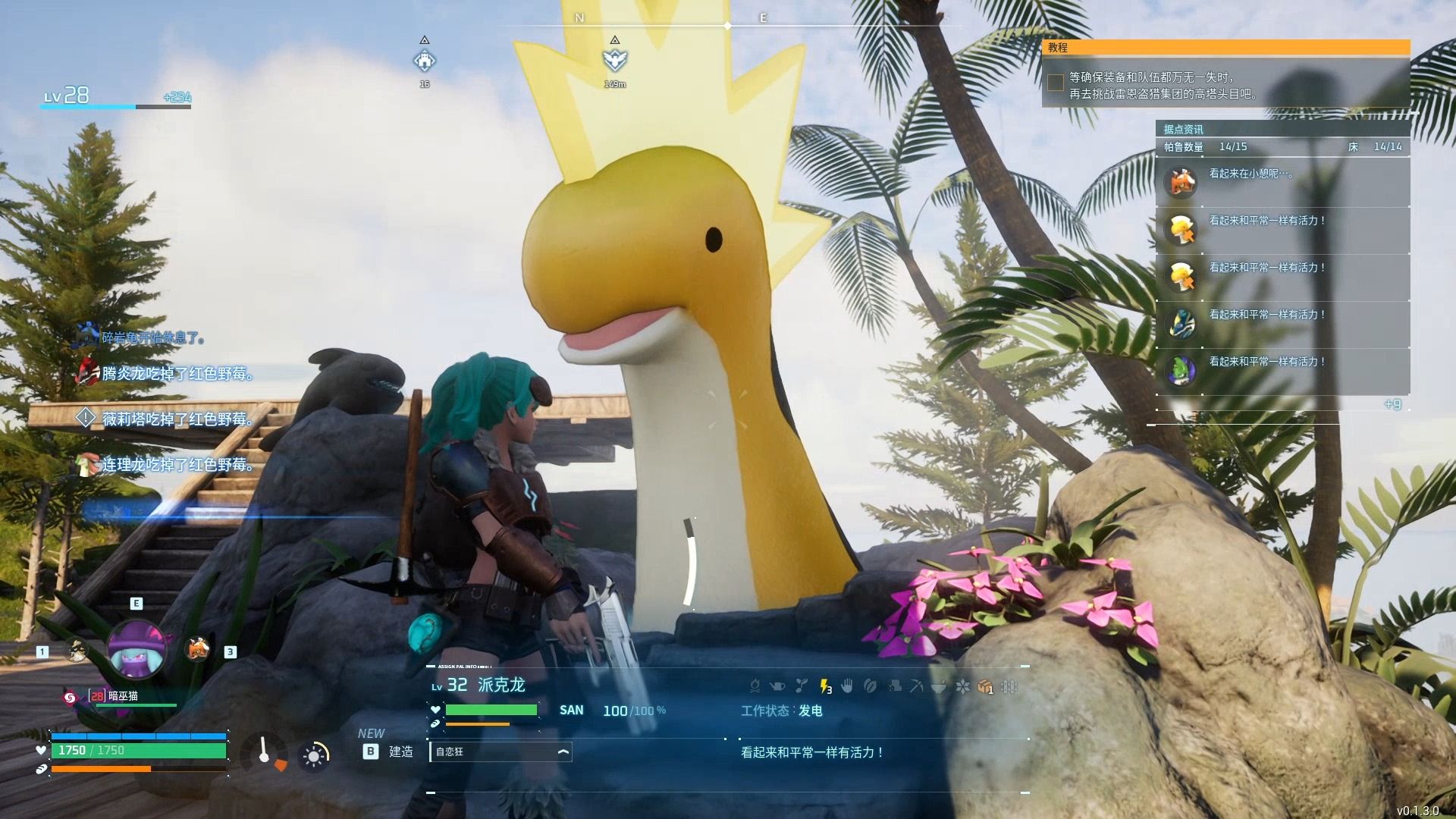Select the orange resting pal in base list
Screen dimensions: 1456x819
[x=1181, y=183]
